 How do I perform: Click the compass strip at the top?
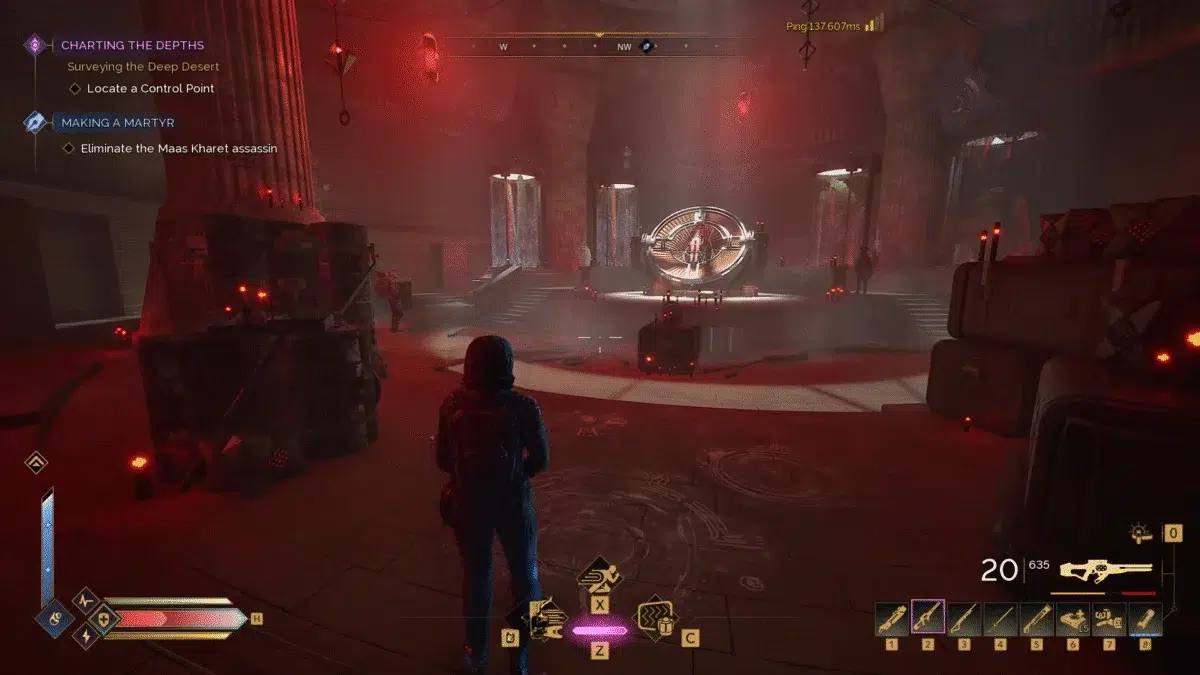pos(600,46)
